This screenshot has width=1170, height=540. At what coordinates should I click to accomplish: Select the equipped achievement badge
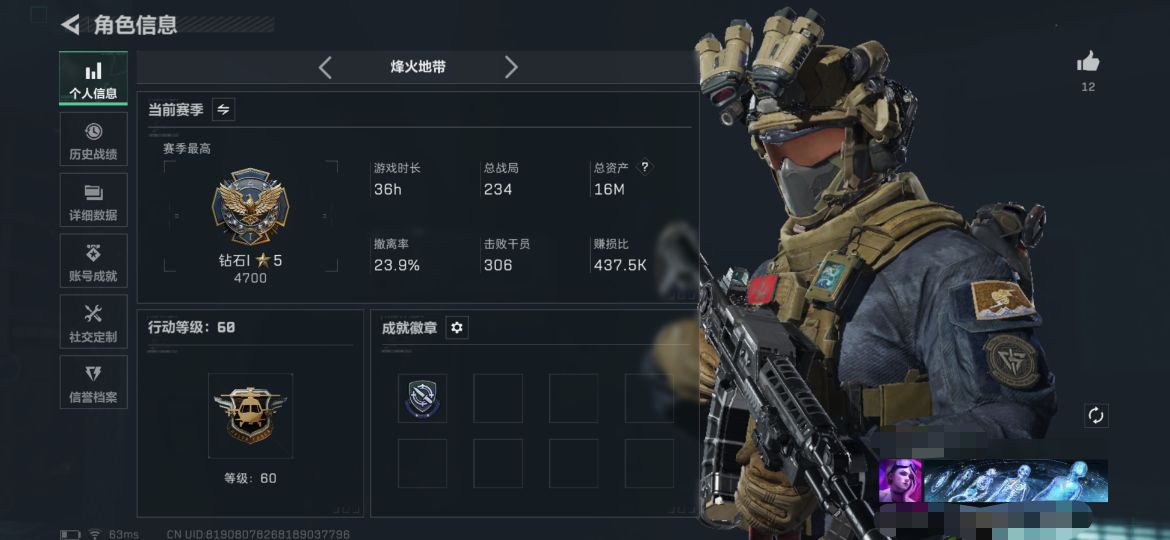click(422, 398)
